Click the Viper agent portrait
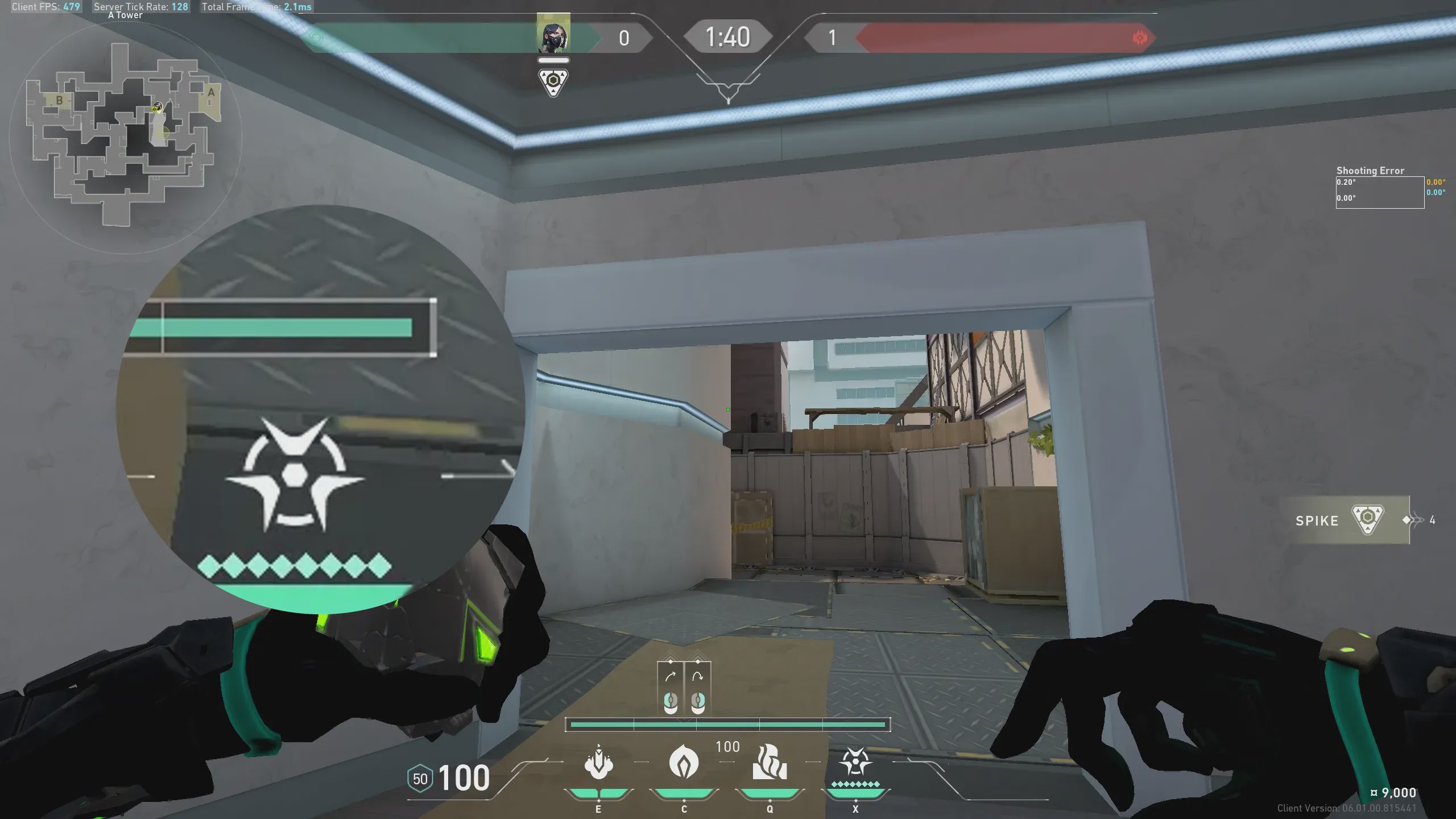1456x819 pixels. tap(553, 35)
